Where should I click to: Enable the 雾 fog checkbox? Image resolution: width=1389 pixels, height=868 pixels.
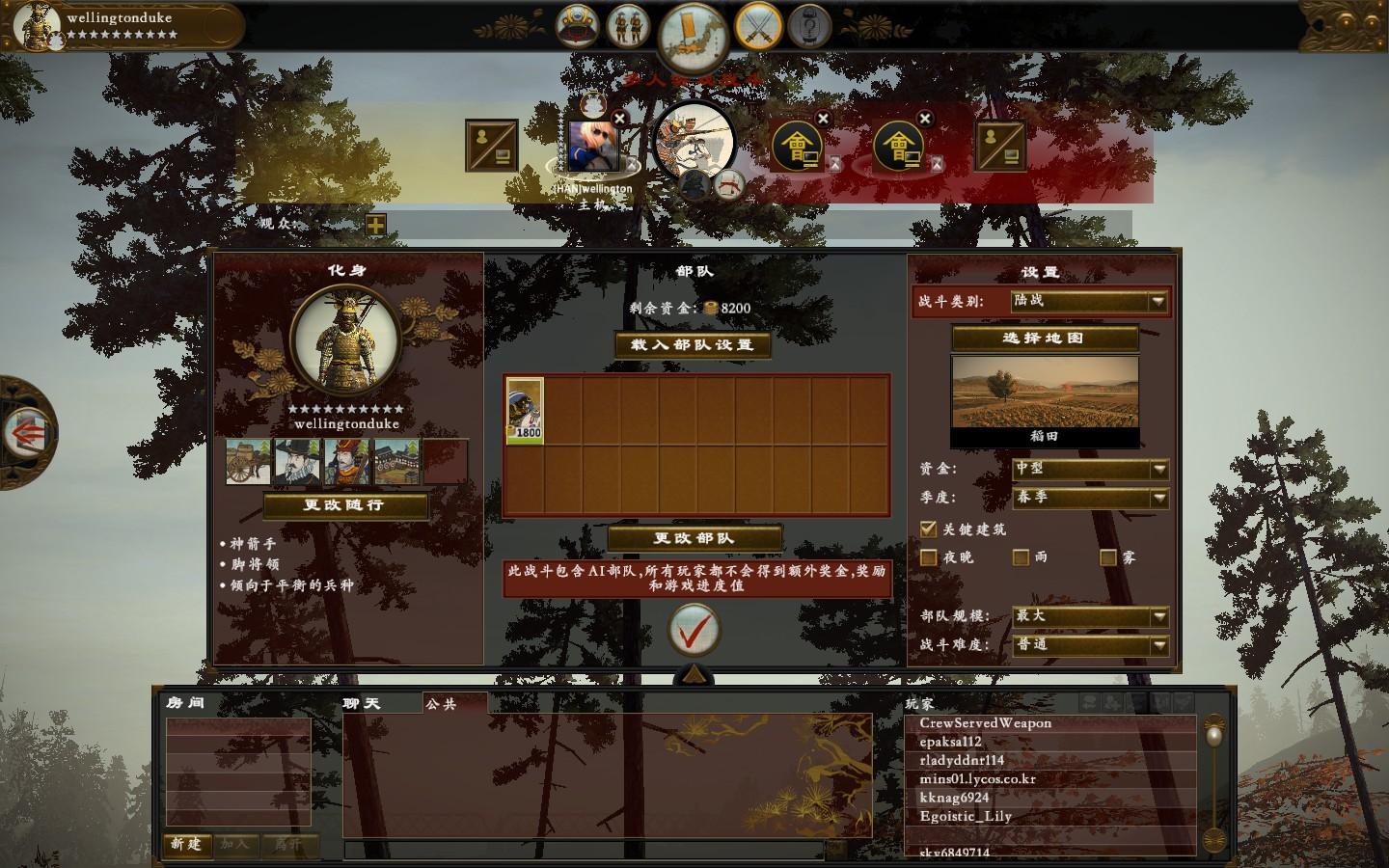pyautogui.click(x=1108, y=557)
